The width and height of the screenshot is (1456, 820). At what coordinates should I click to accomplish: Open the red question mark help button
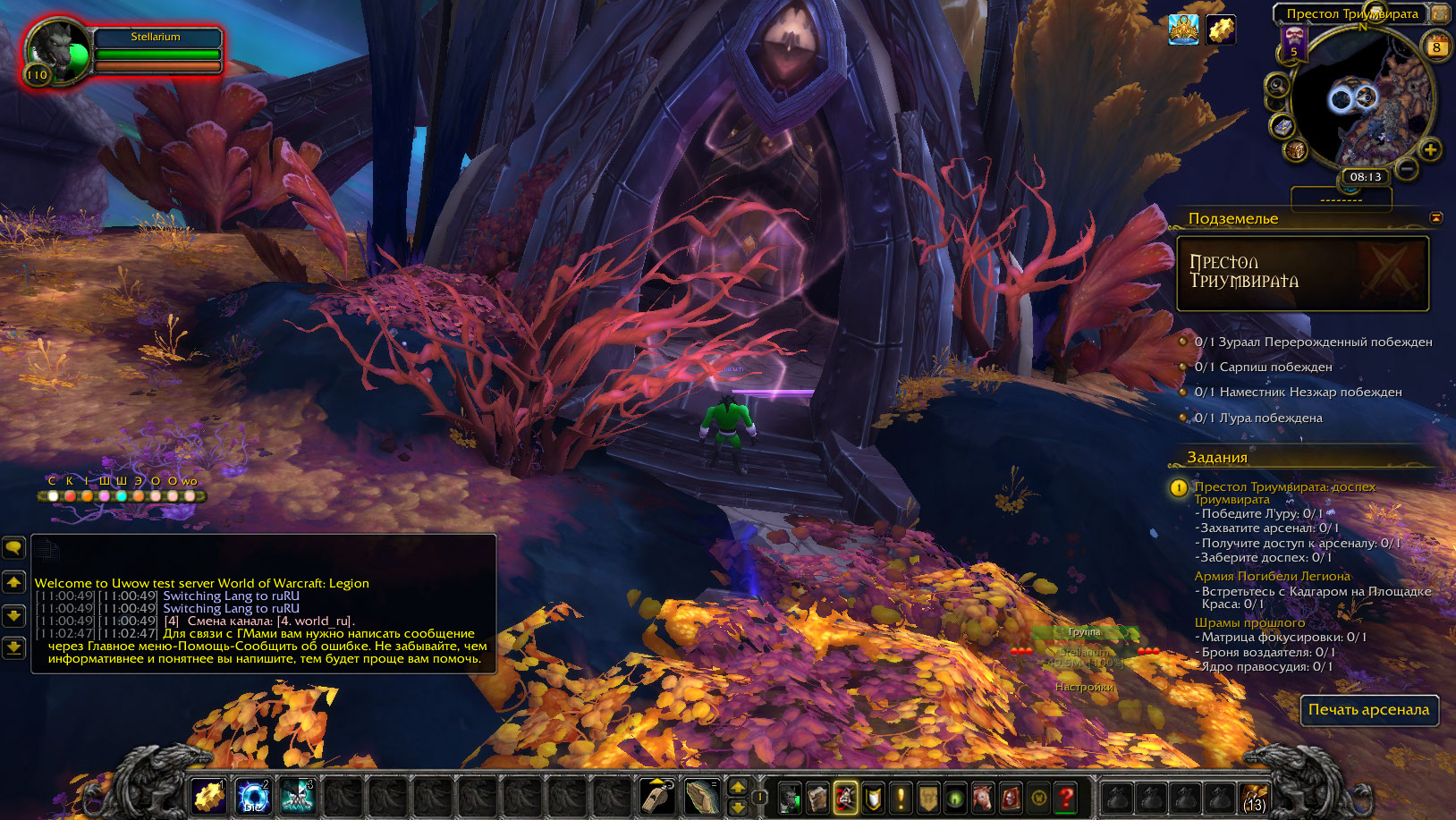1065,796
